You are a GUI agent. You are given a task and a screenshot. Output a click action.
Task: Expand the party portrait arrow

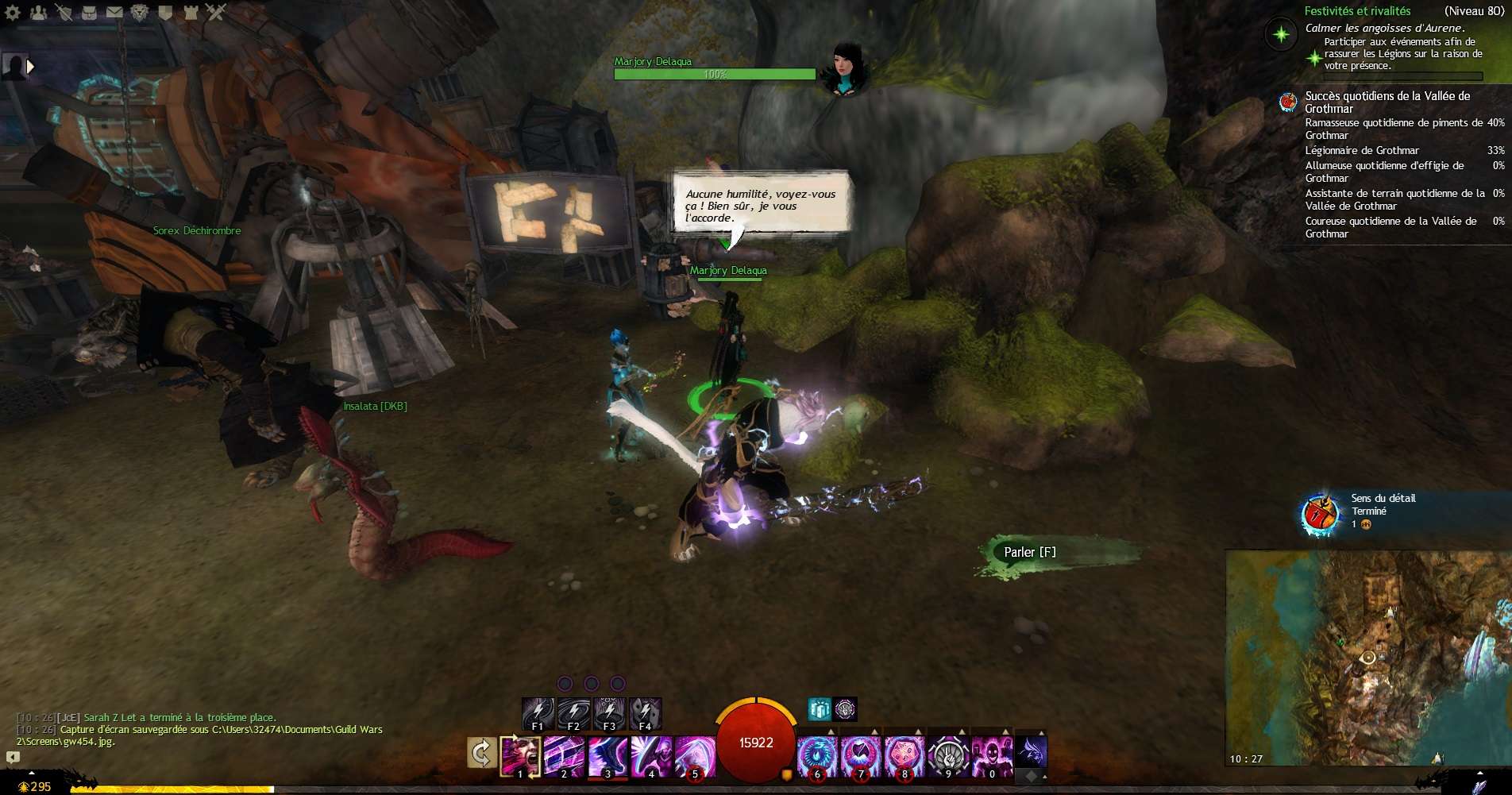[x=31, y=67]
